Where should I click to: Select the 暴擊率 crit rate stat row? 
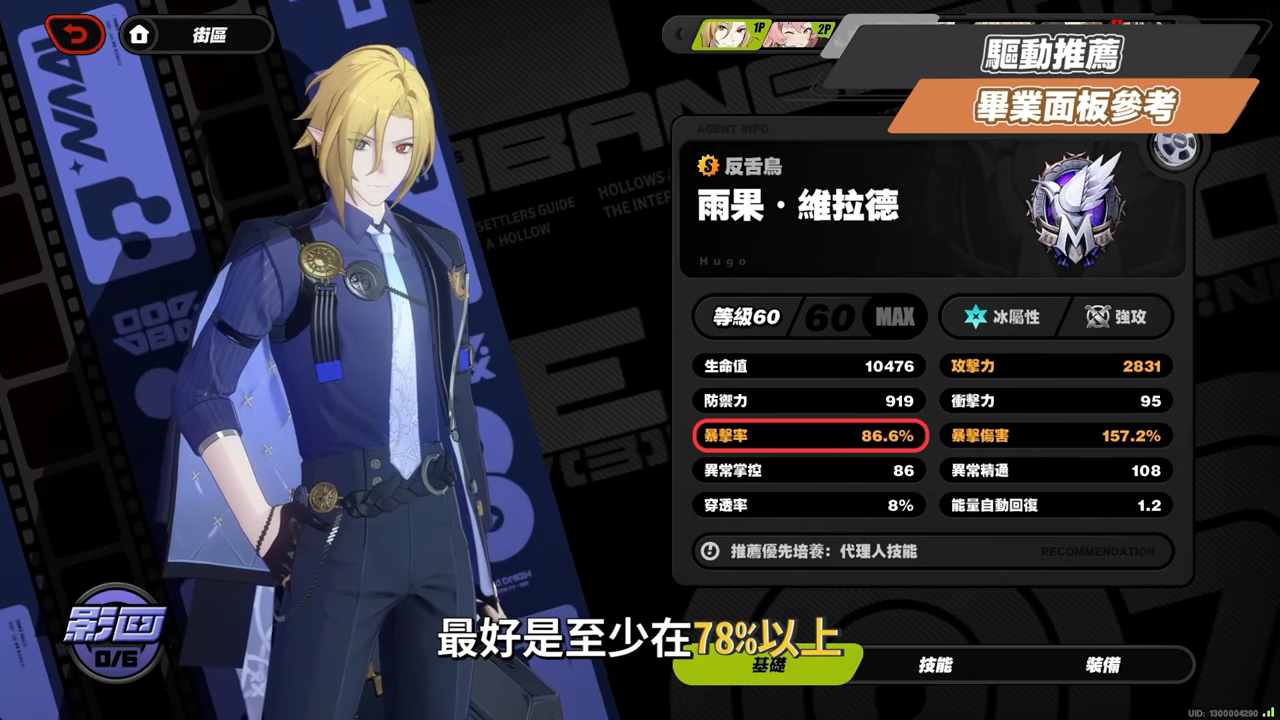tap(809, 436)
